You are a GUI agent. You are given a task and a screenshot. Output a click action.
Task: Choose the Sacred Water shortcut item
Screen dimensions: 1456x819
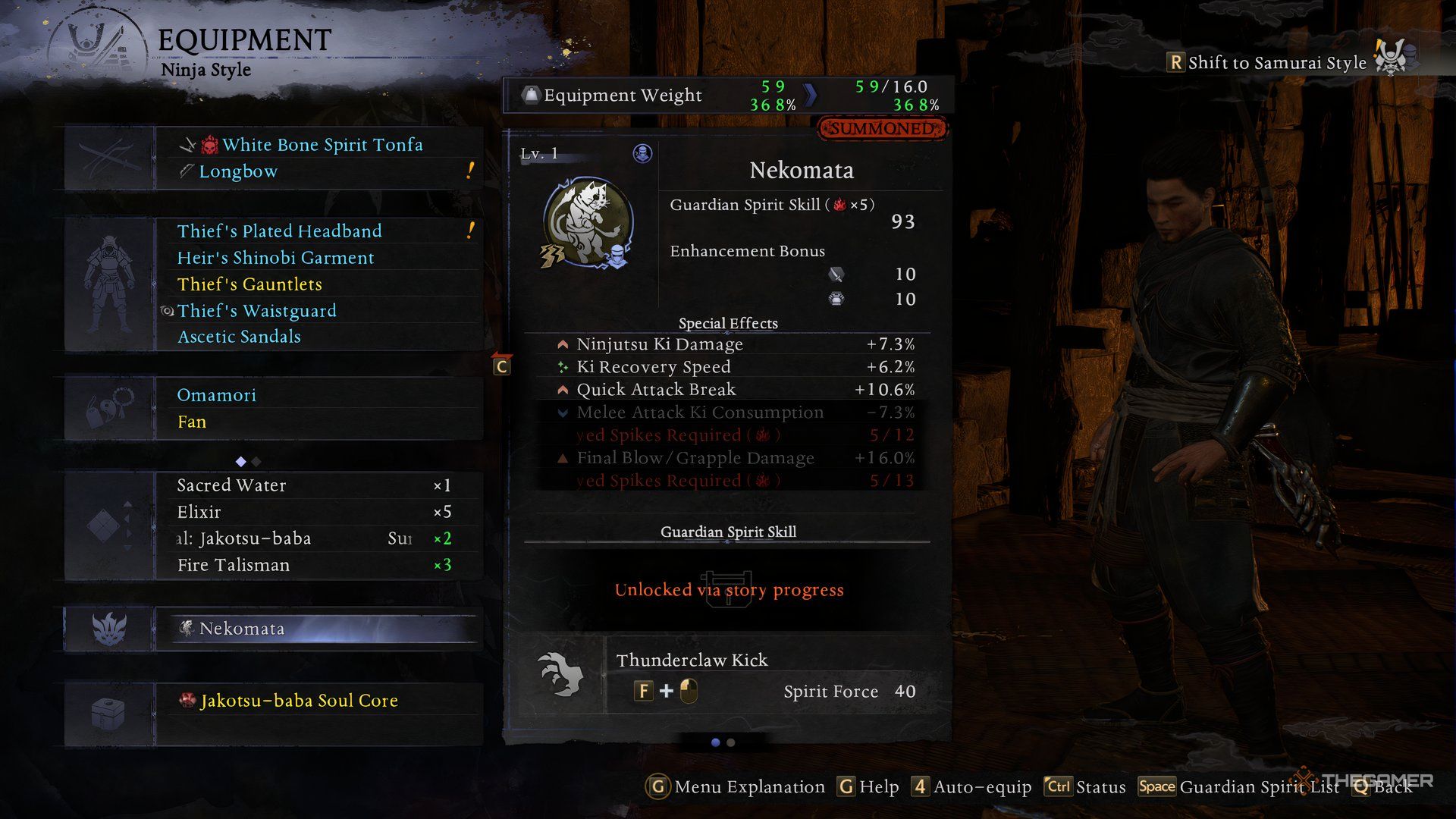click(x=231, y=485)
